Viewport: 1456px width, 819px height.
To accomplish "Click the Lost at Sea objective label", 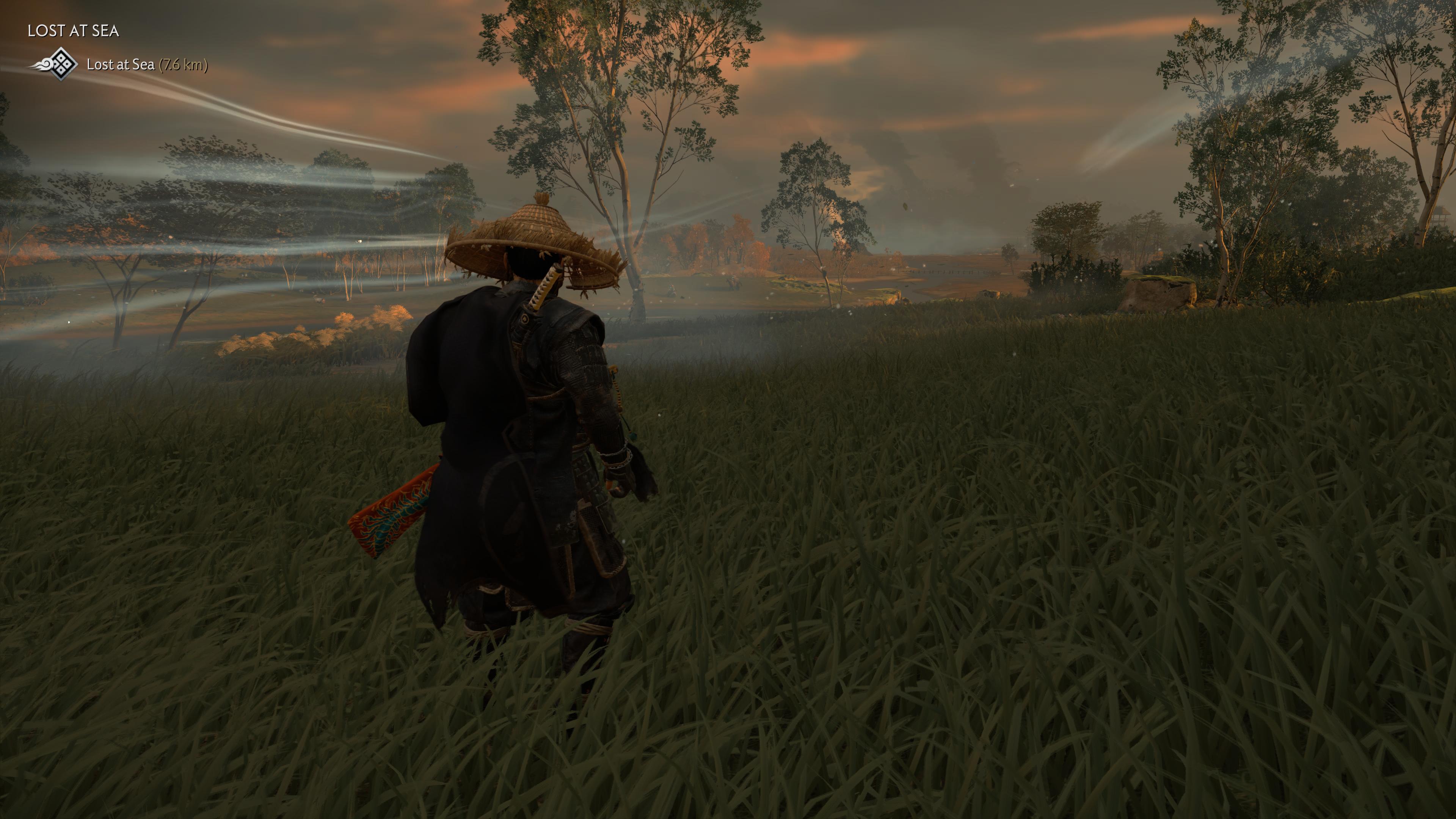I will point(121,65).
